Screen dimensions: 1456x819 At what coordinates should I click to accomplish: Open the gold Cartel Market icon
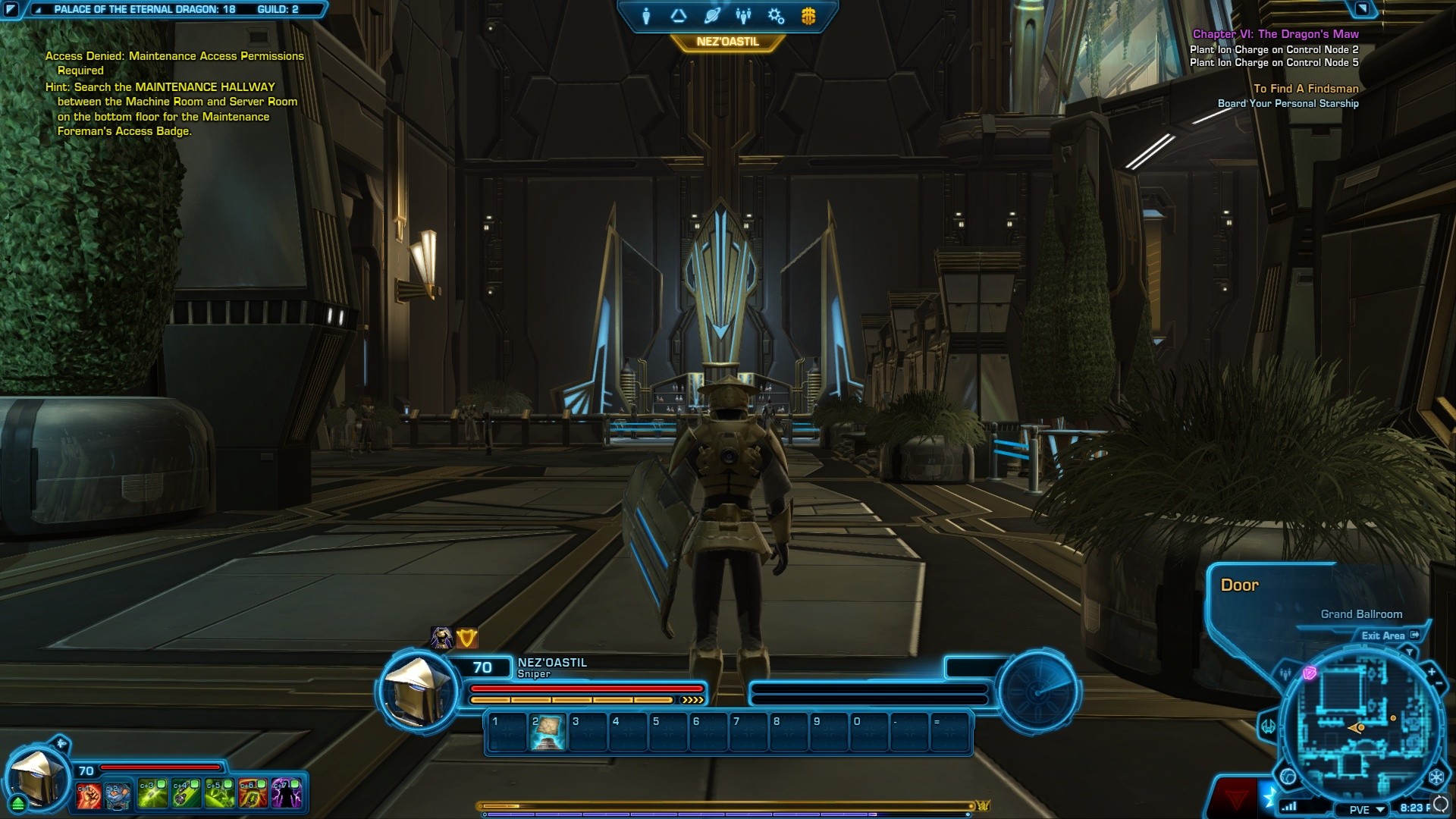coord(808,16)
